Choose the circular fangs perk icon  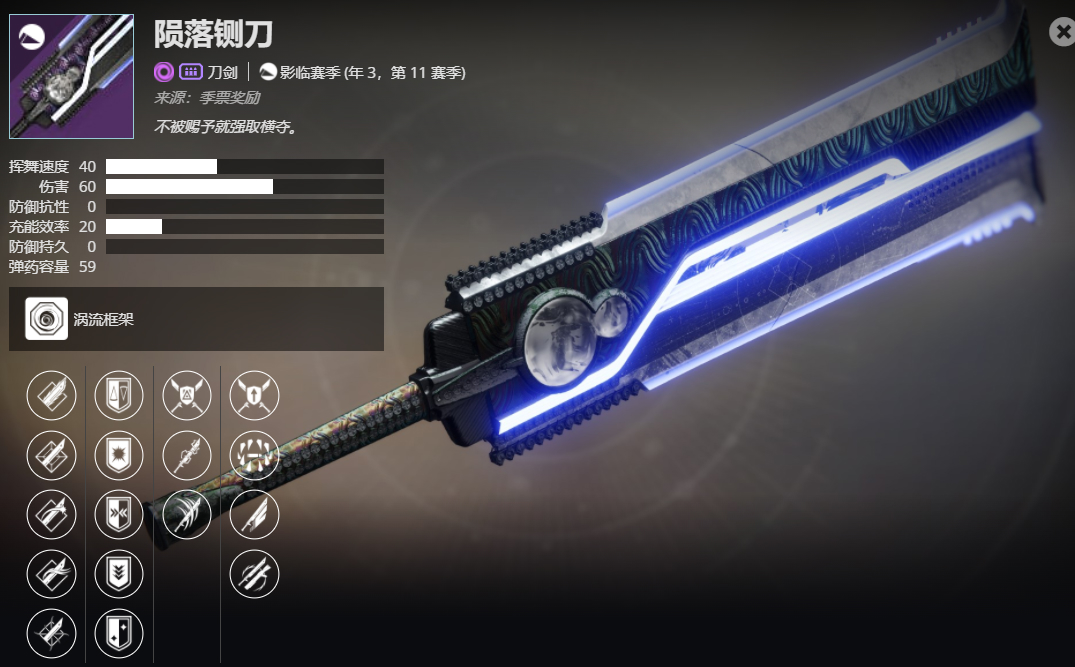click(x=255, y=455)
